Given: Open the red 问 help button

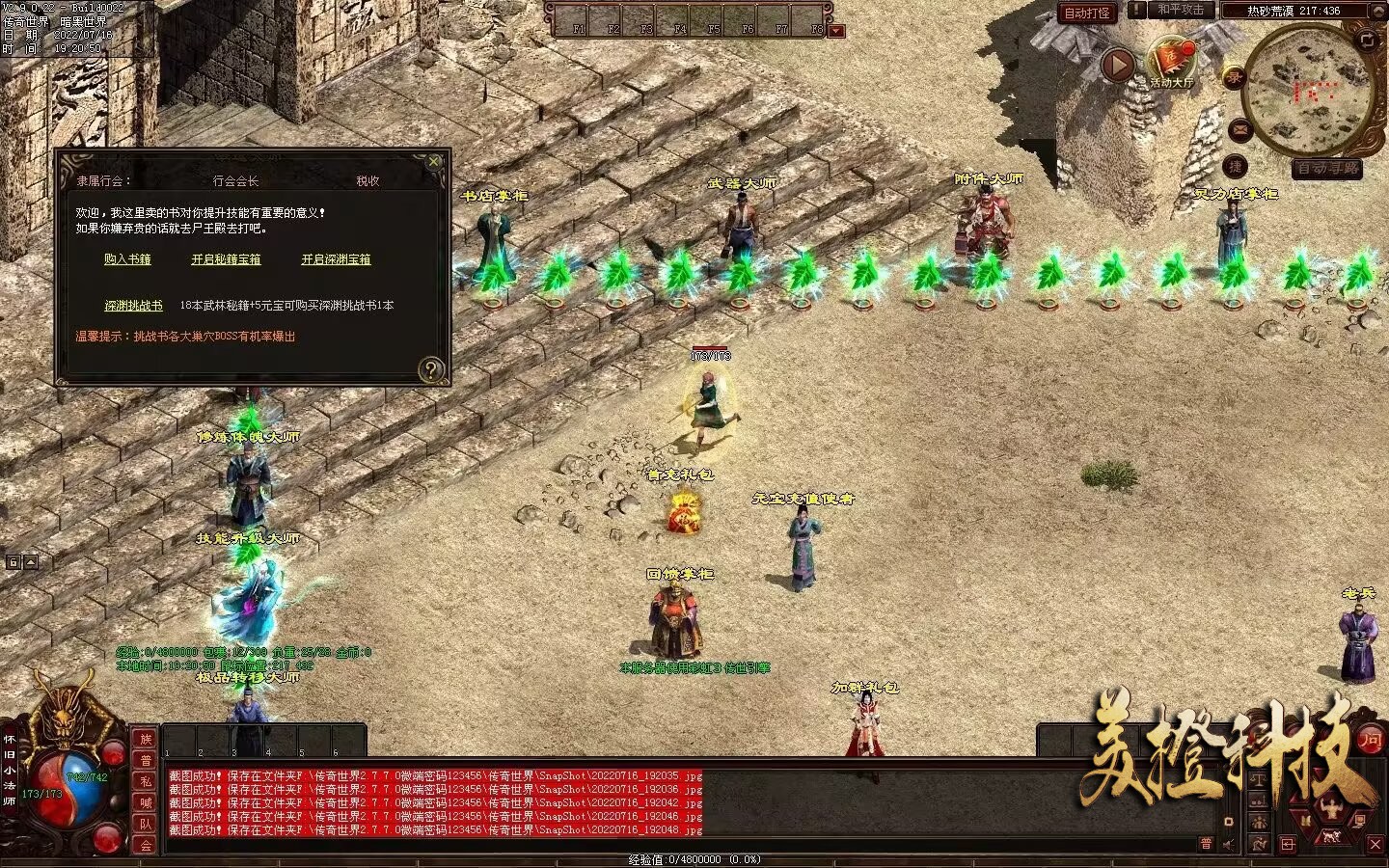Looking at the screenshot, I should (1370, 740).
